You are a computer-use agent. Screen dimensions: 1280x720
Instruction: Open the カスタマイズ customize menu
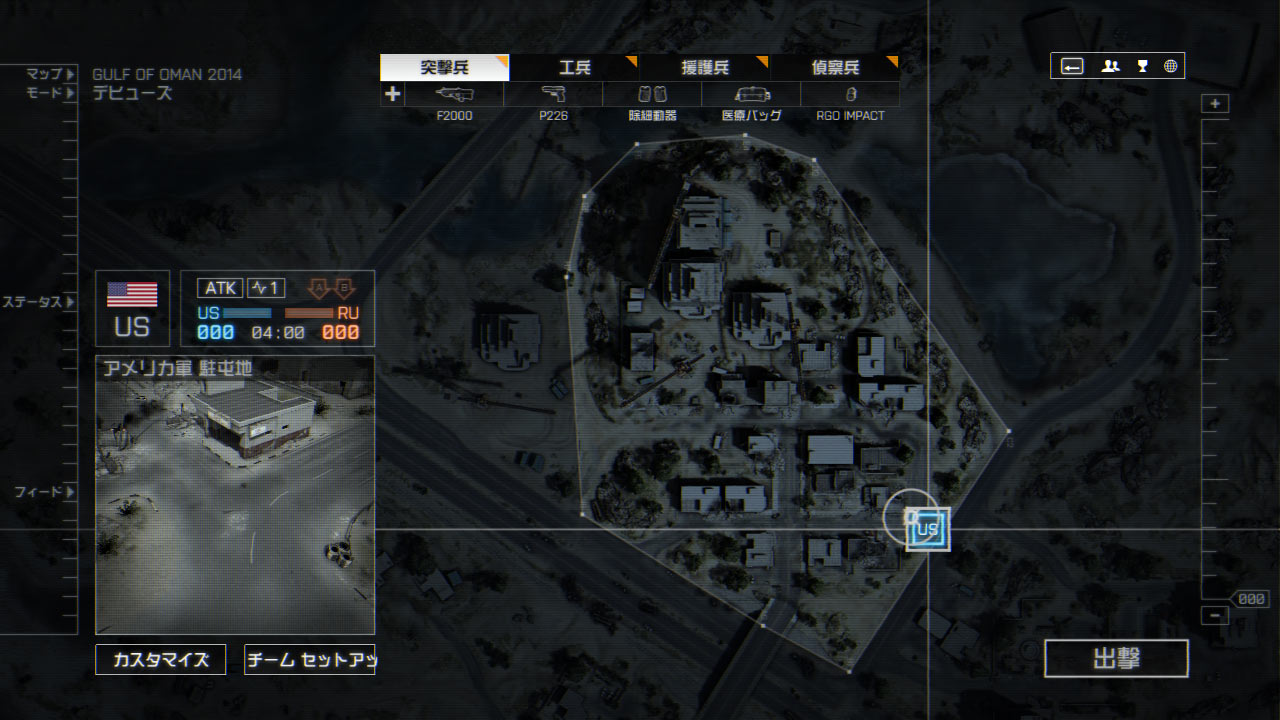click(x=161, y=660)
